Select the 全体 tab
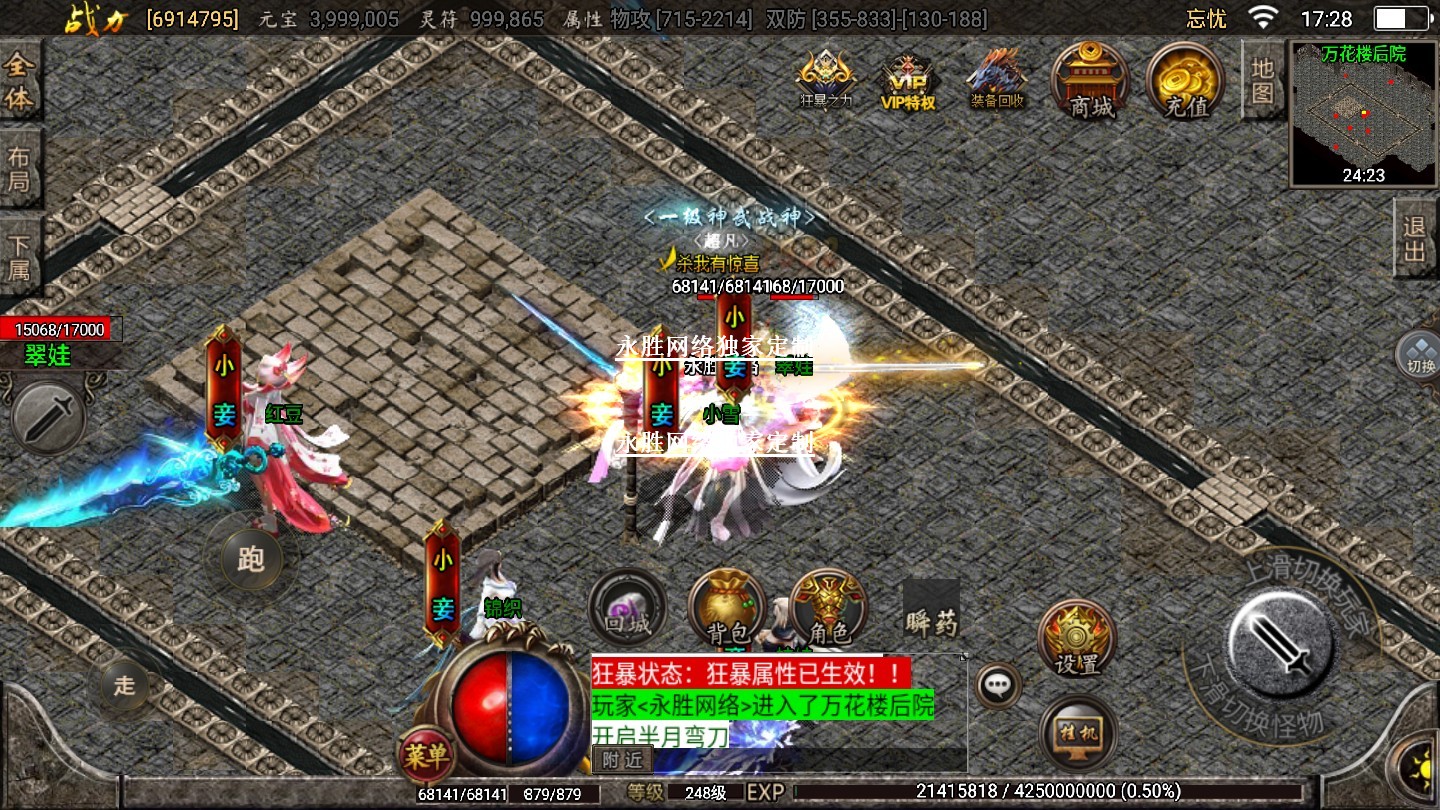The height and width of the screenshot is (810, 1440). [x=20, y=83]
